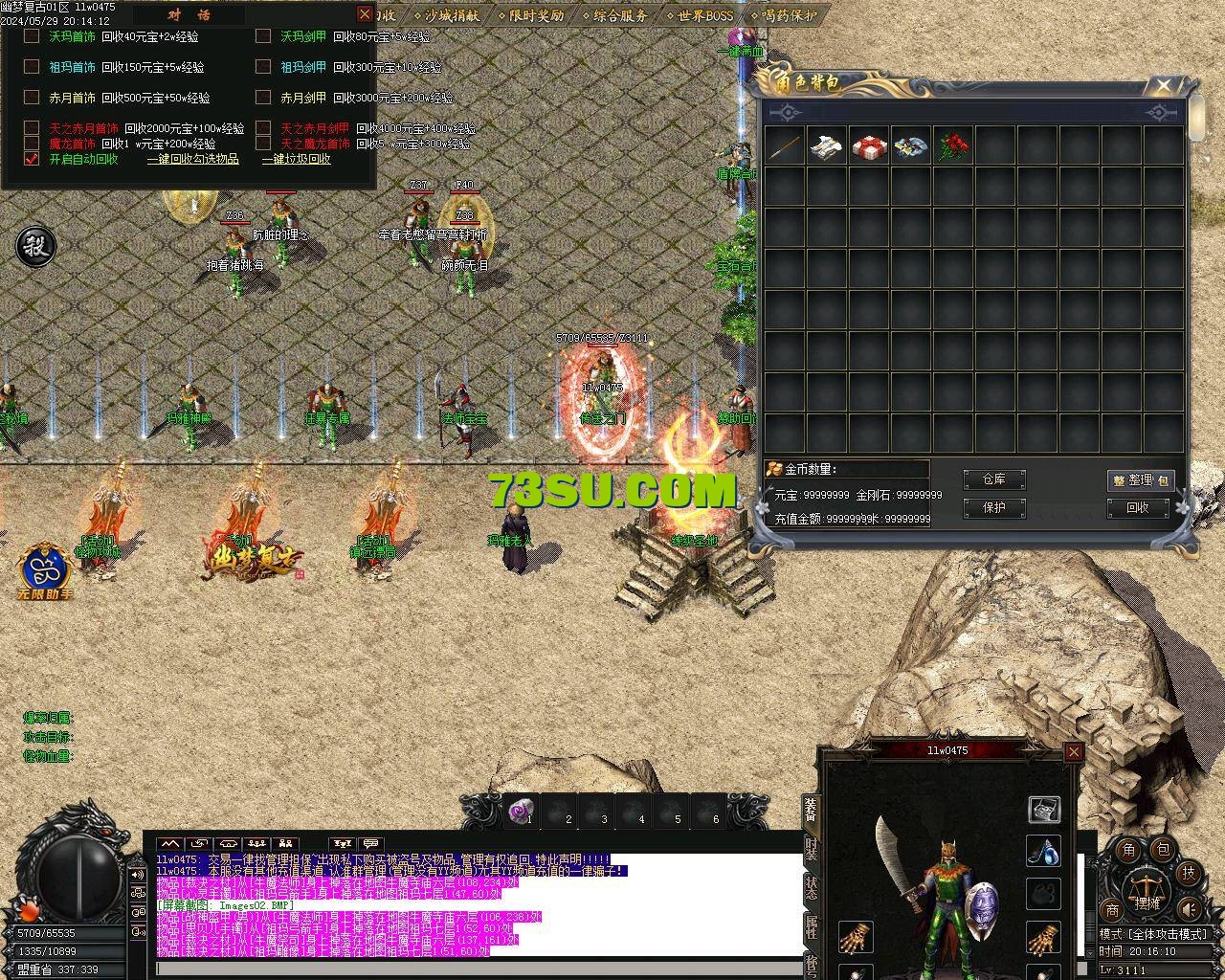Select the red gift box in the bag

pos(869,146)
